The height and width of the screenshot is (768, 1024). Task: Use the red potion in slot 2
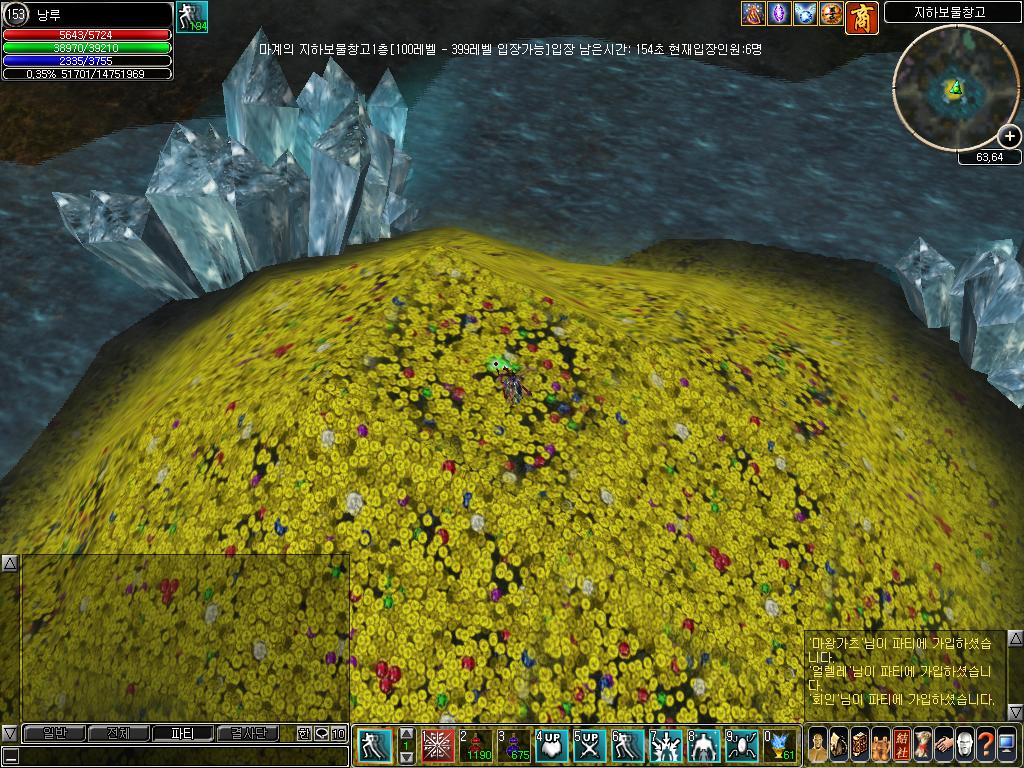pyautogui.click(x=475, y=746)
